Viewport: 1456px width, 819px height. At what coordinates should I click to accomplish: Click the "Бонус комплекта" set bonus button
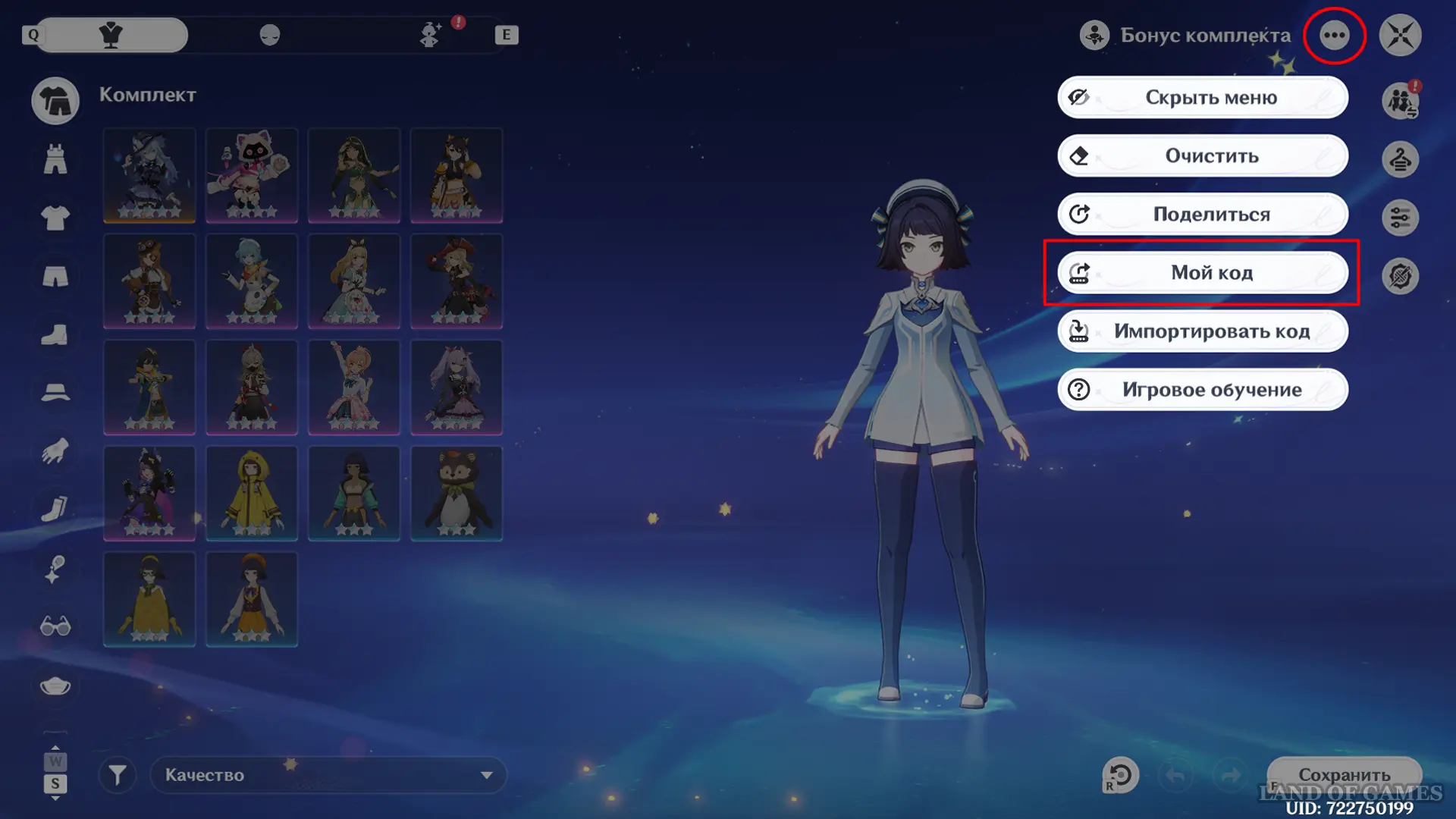(1185, 35)
